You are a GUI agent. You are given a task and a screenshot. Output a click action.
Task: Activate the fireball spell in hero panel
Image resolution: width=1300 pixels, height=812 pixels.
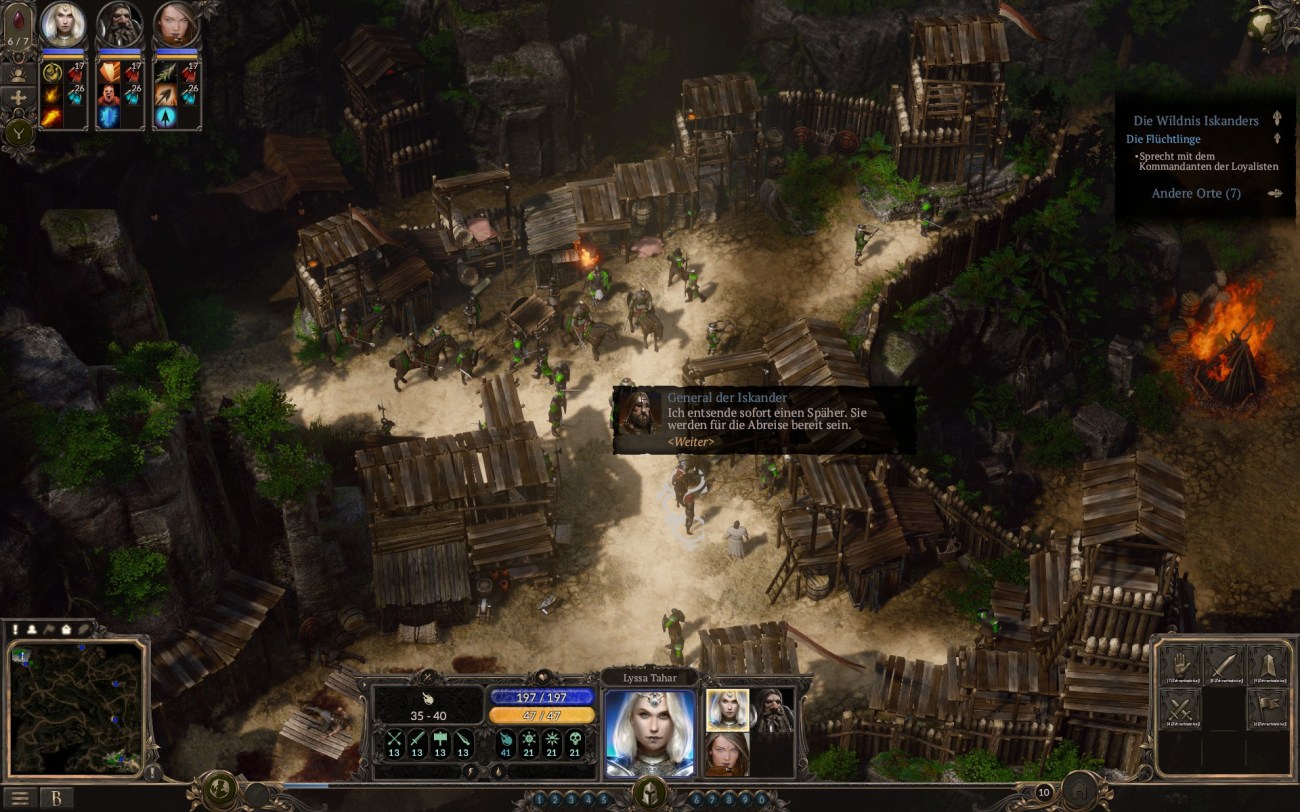coord(51,117)
